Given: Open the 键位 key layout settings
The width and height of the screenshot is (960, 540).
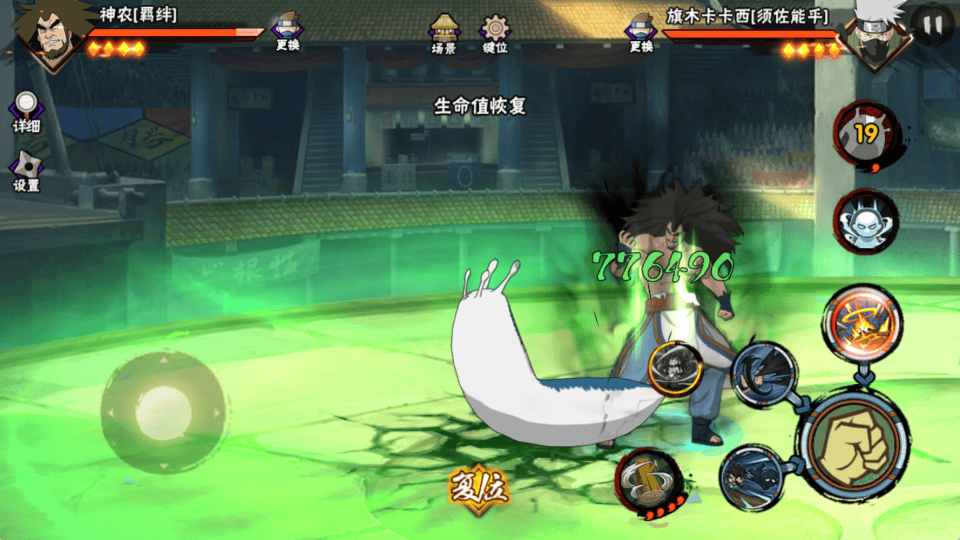Looking at the screenshot, I should [x=494, y=33].
